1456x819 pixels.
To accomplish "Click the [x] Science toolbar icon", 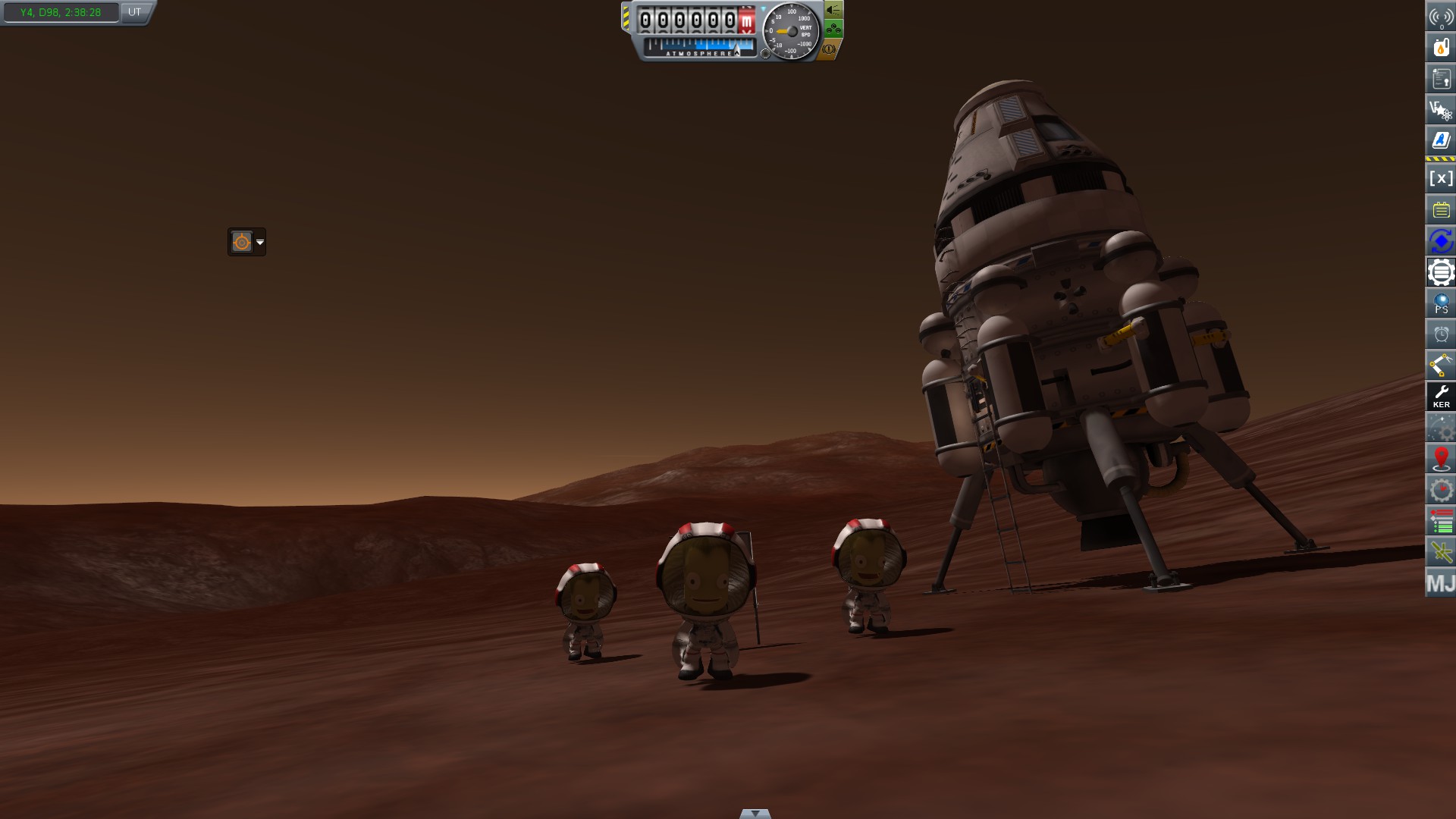I will (1441, 179).
